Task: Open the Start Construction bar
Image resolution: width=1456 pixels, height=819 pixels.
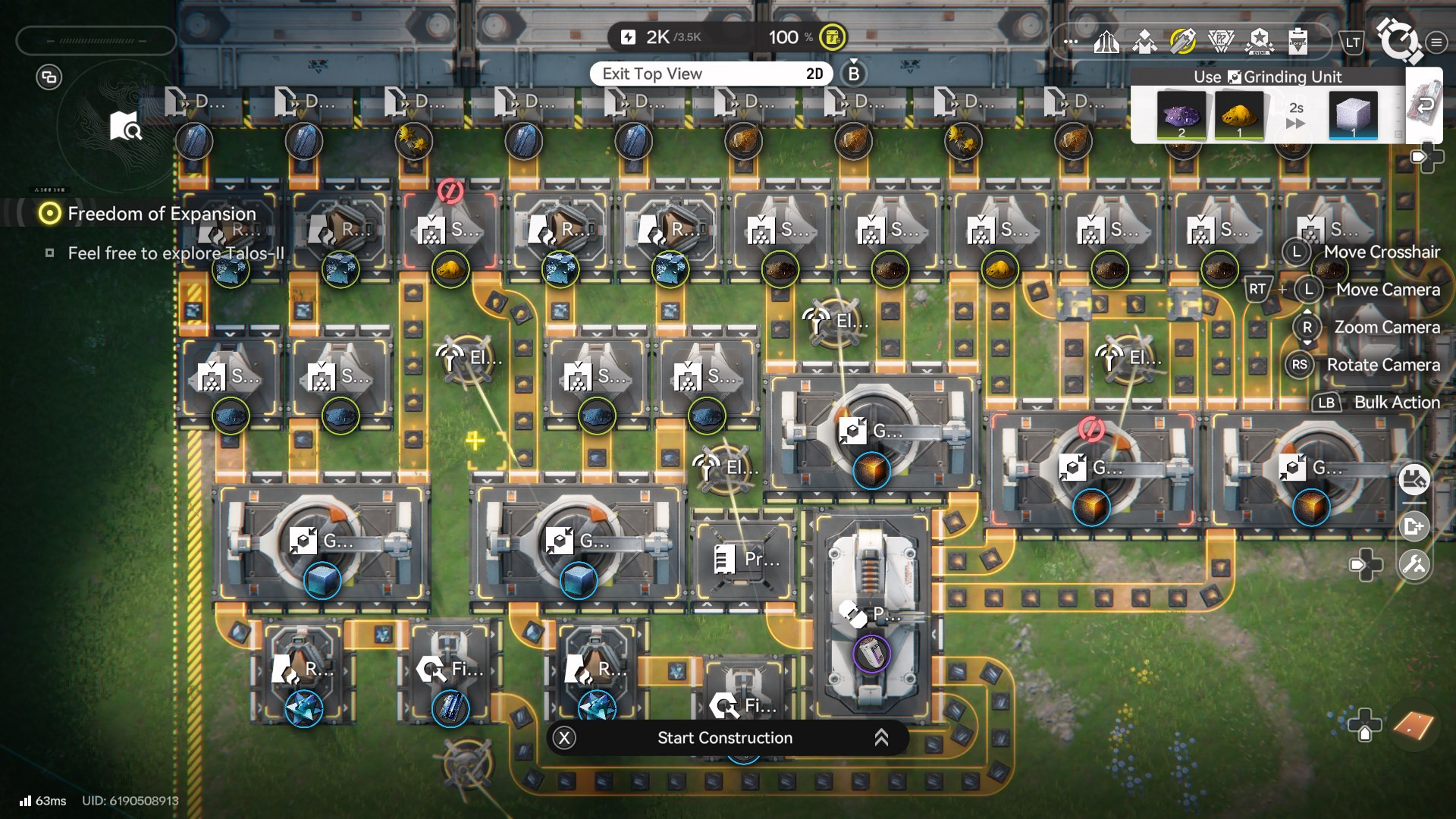Action: coord(725,738)
